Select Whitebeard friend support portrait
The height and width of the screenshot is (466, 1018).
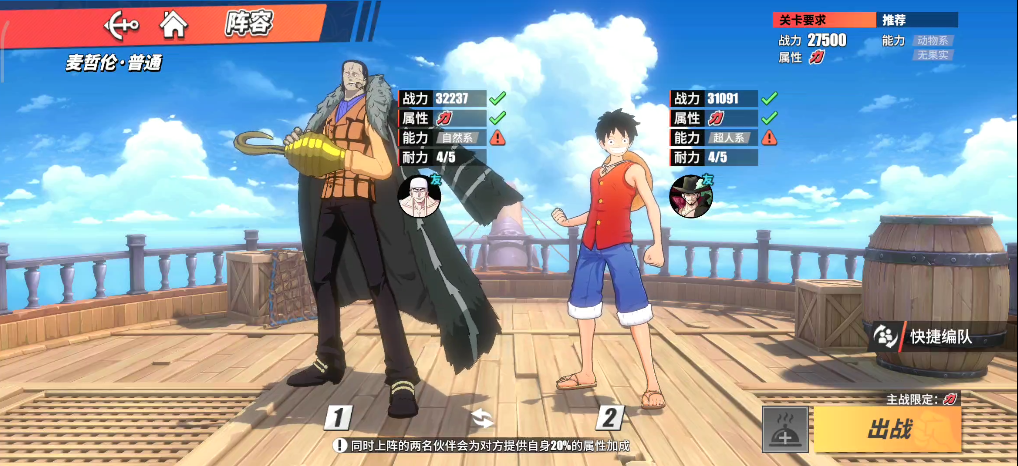pyautogui.click(x=419, y=195)
